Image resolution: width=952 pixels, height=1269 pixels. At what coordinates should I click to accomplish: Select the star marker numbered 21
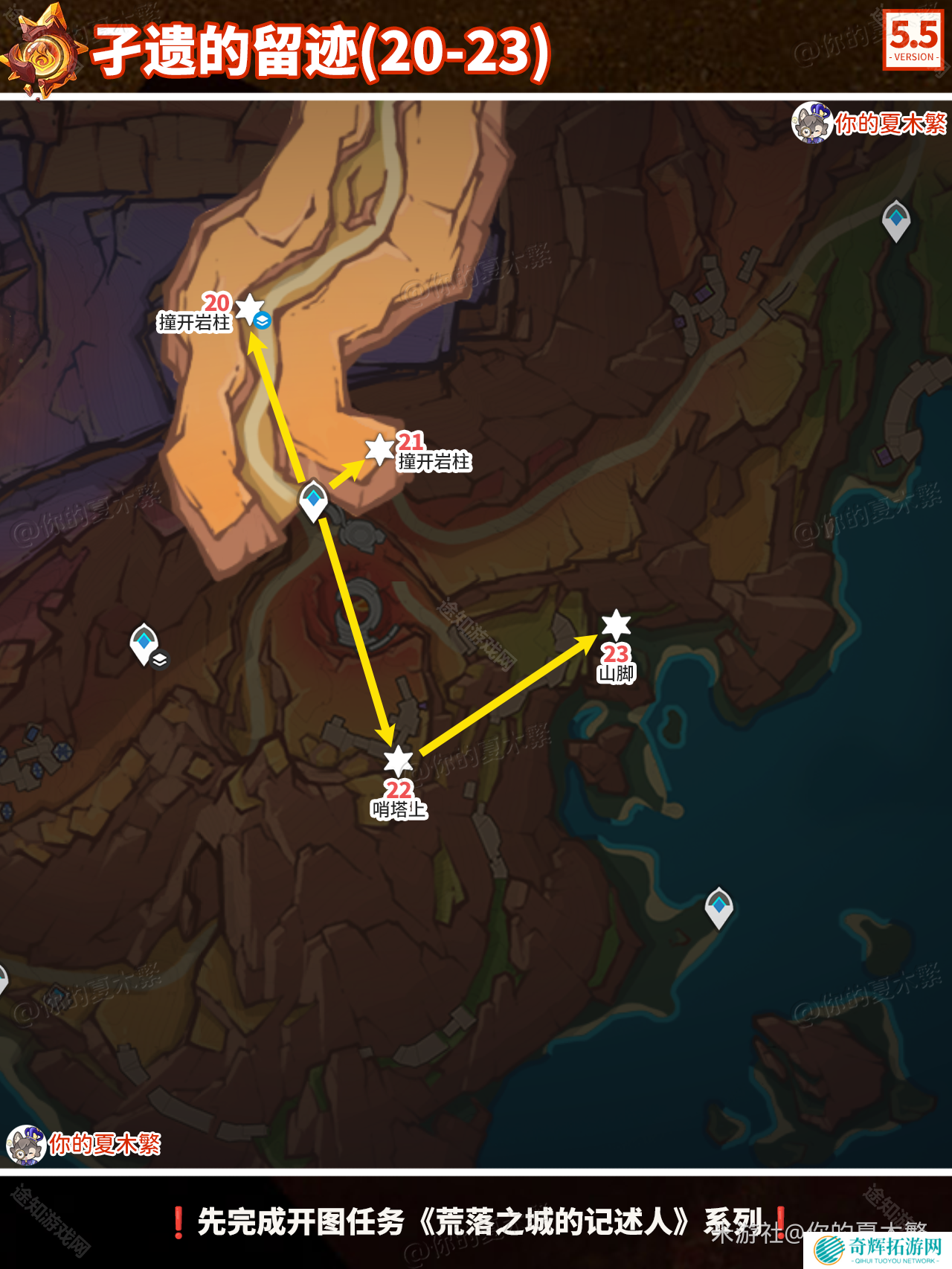click(x=379, y=449)
